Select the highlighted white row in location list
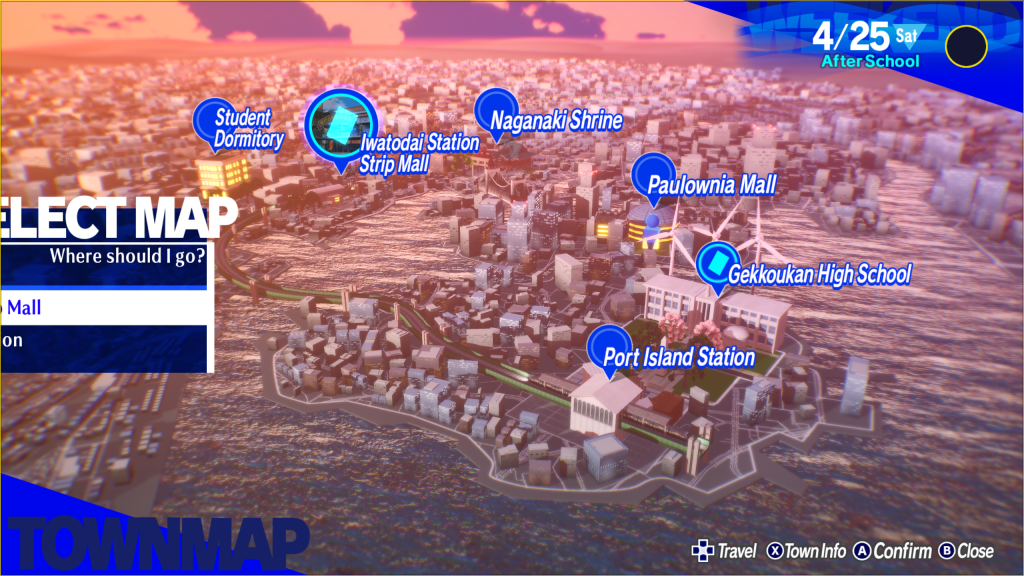 pos(104,308)
